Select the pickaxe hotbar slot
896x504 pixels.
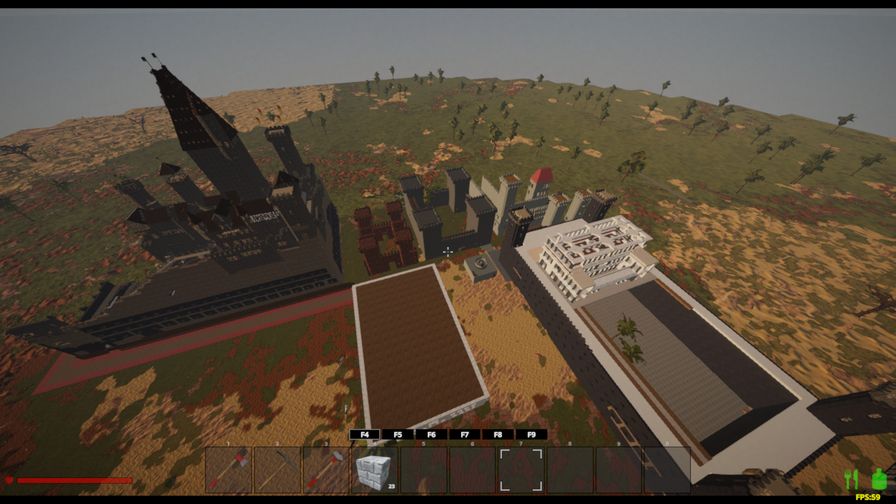pyautogui.click(x=277, y=469)
